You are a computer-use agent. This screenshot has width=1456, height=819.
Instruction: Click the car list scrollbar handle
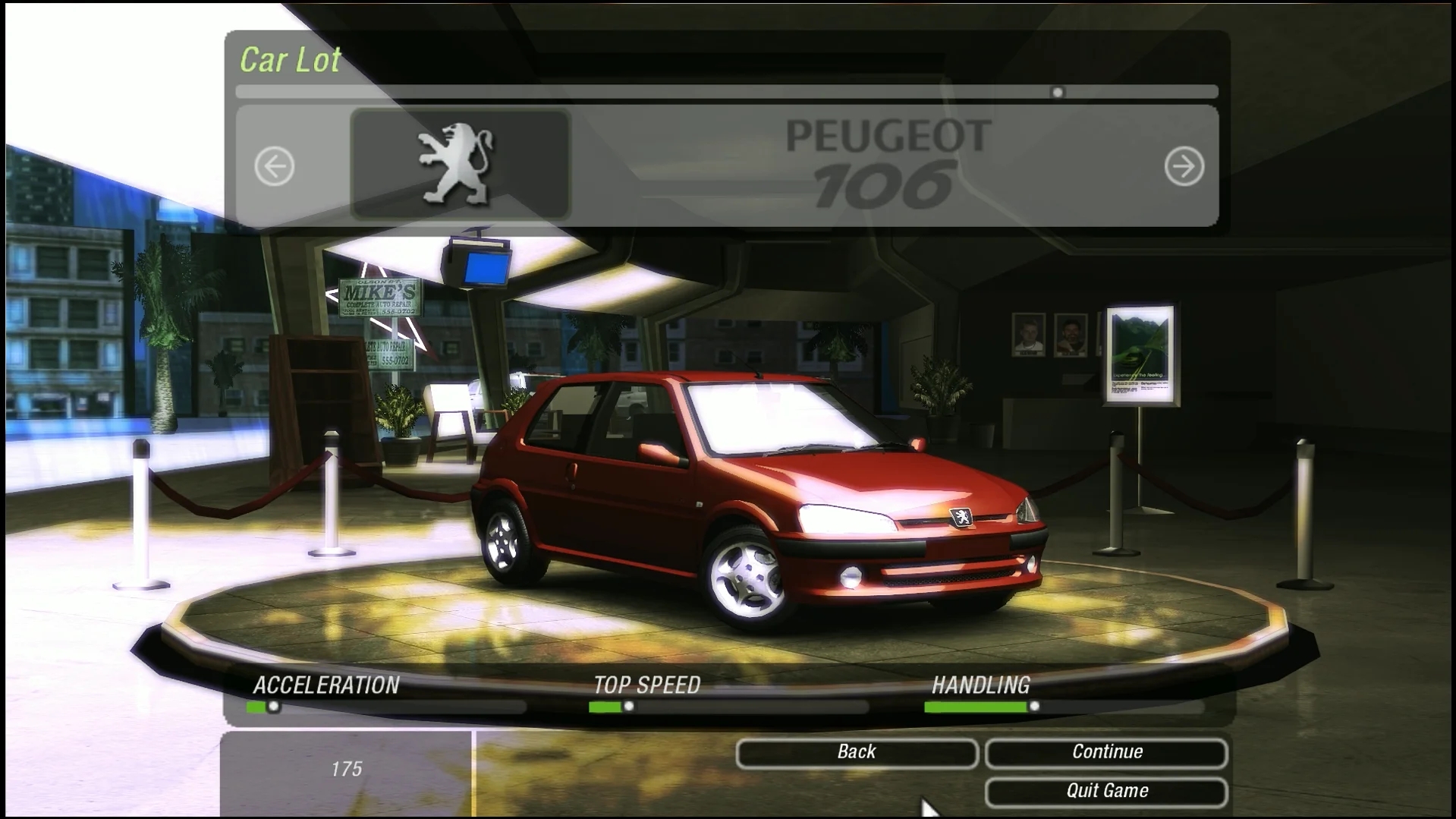tap(1058, 93)
